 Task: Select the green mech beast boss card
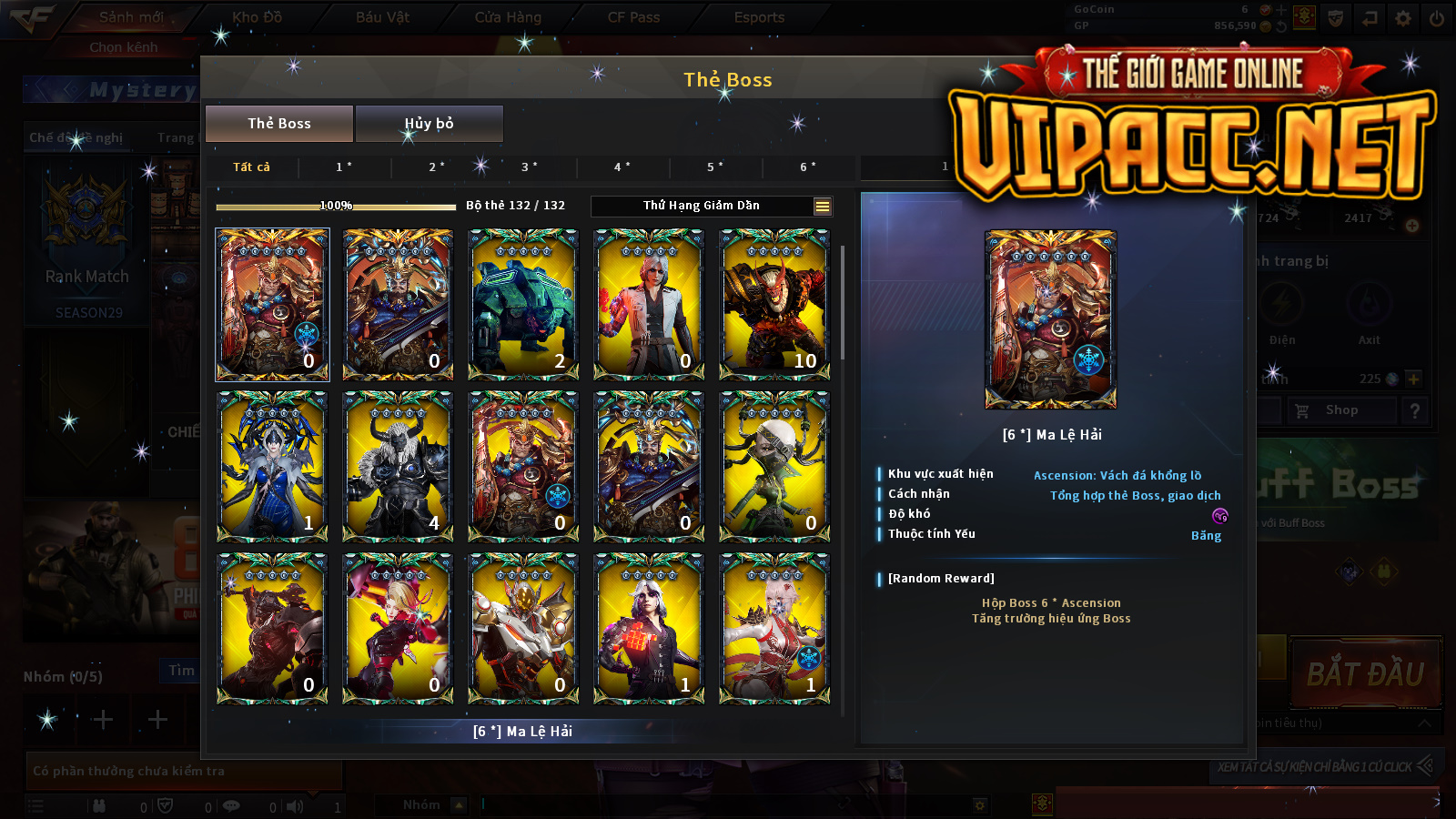[x=523, y=304]
